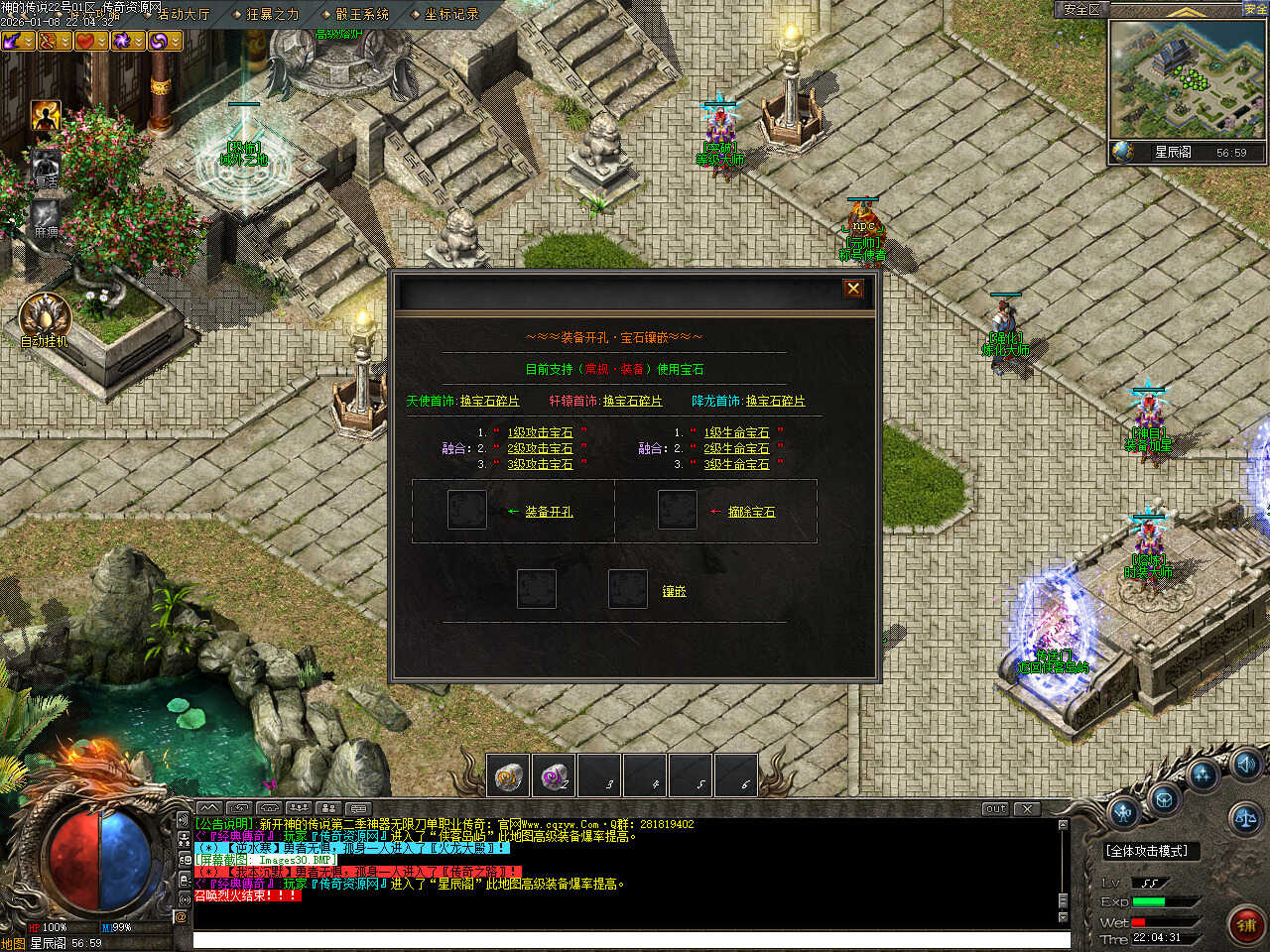The width and height of the screenshot is (1270, 952).
Task: Toggle 自动挂机 auto-battle
Action: 44,316
